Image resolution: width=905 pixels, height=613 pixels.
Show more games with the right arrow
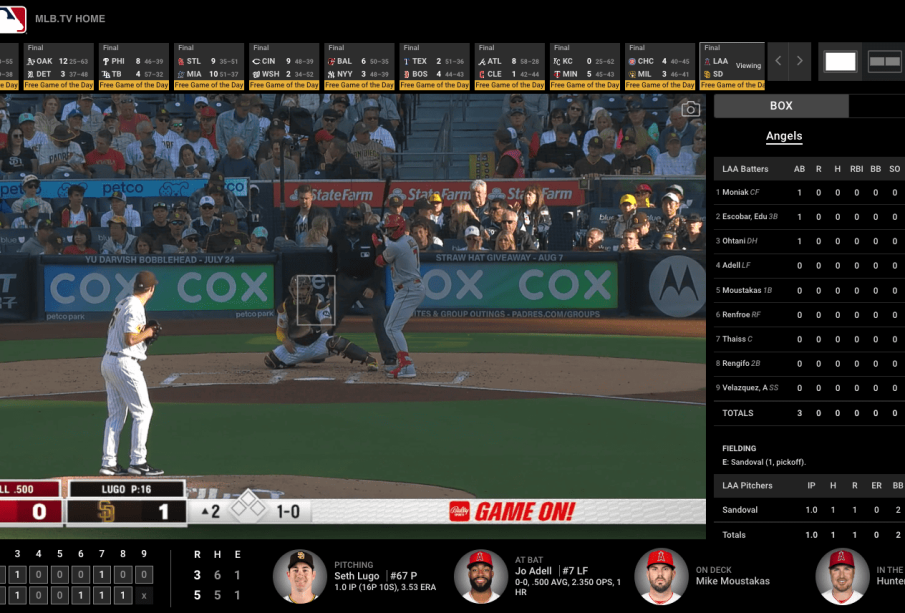pyautogui.click(x=800, y=61)
